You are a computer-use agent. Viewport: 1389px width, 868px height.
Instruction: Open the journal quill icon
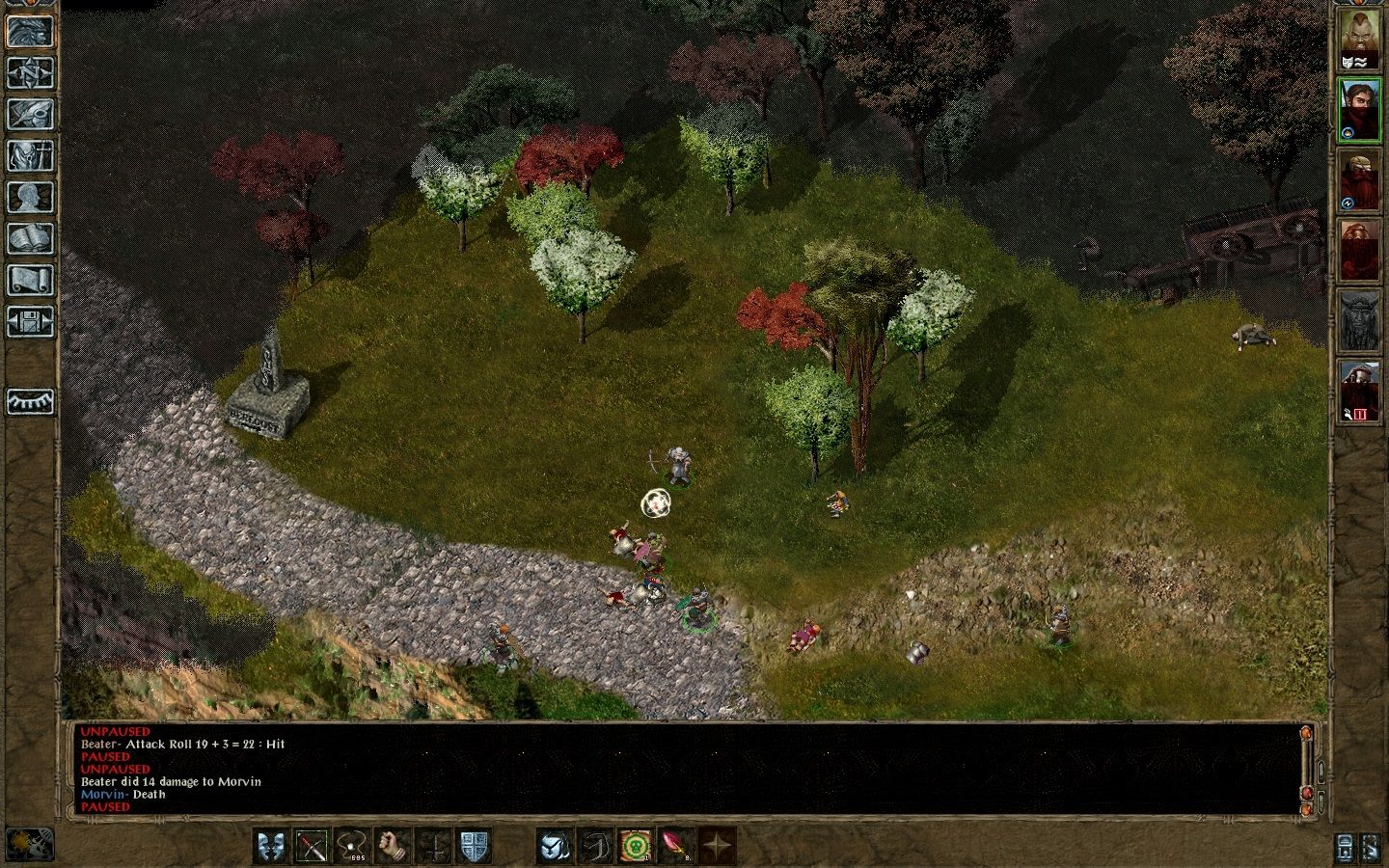click(x=30, y=114)
